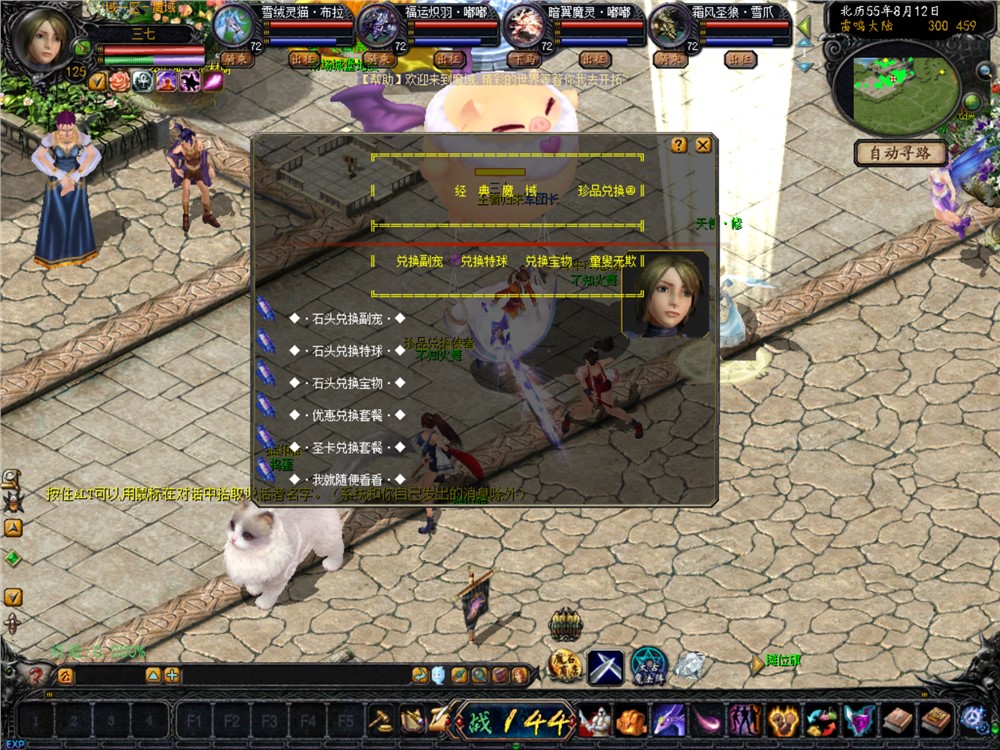Choose 石头兑换副宠 dialogue option
Image resolution: width=1000 pixels, height=750 pixels.
click(x=345, y=319)
